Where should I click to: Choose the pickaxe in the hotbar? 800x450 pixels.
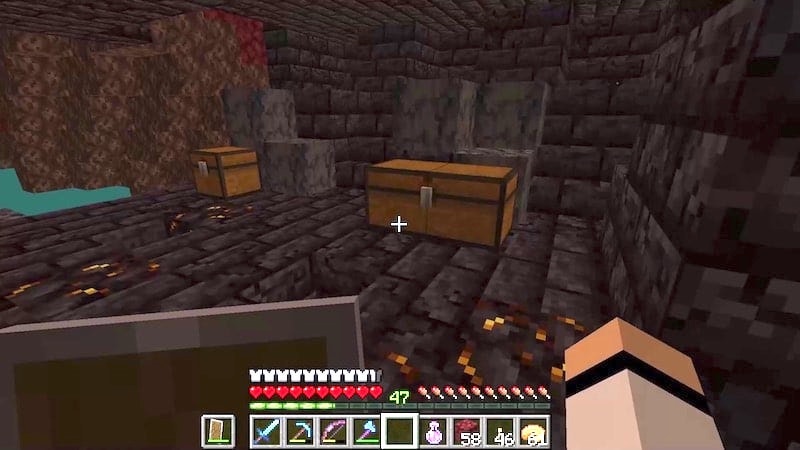[x=299, y=432]
